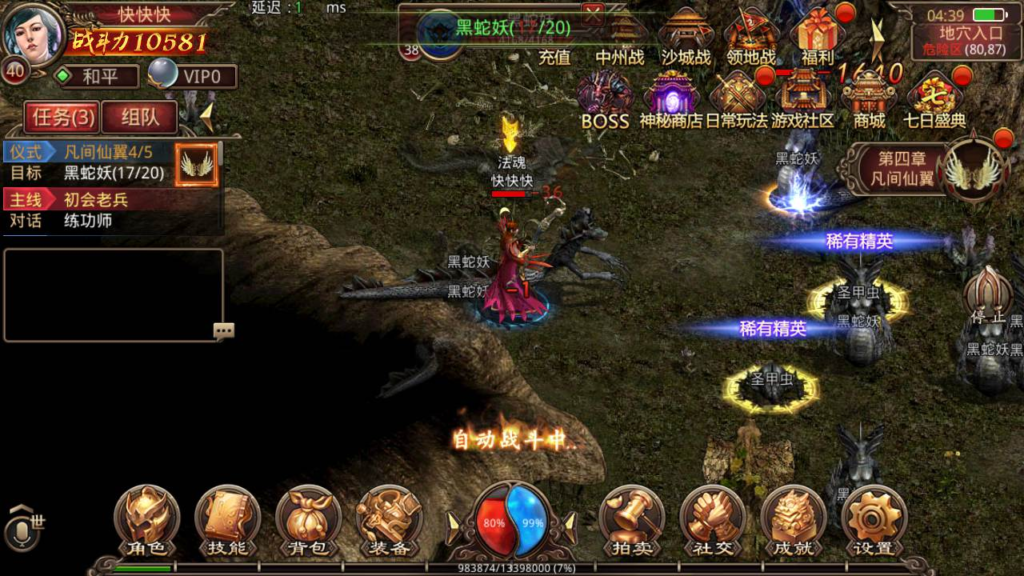This screenshot has height=576, width=1024.
Task: Visit the 神秘商店 mystery shop
Action: tap(671, 100)
